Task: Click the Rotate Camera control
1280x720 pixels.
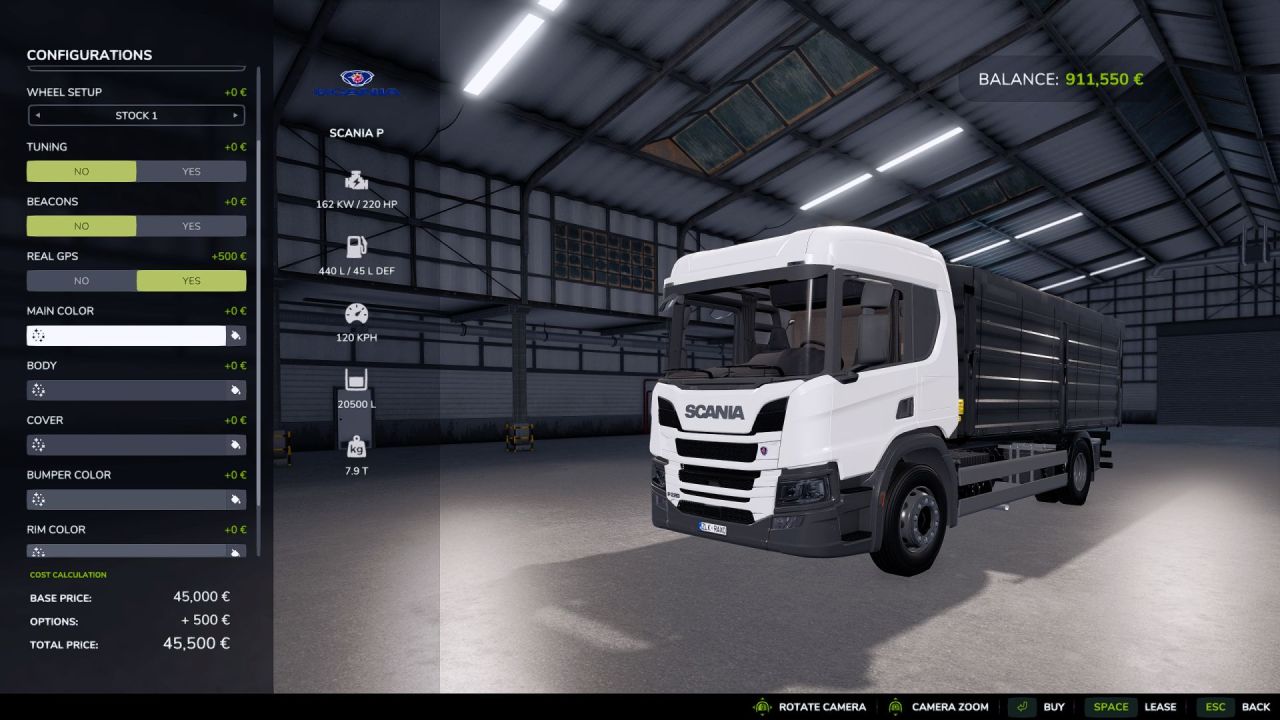Action: coord(820,706)
